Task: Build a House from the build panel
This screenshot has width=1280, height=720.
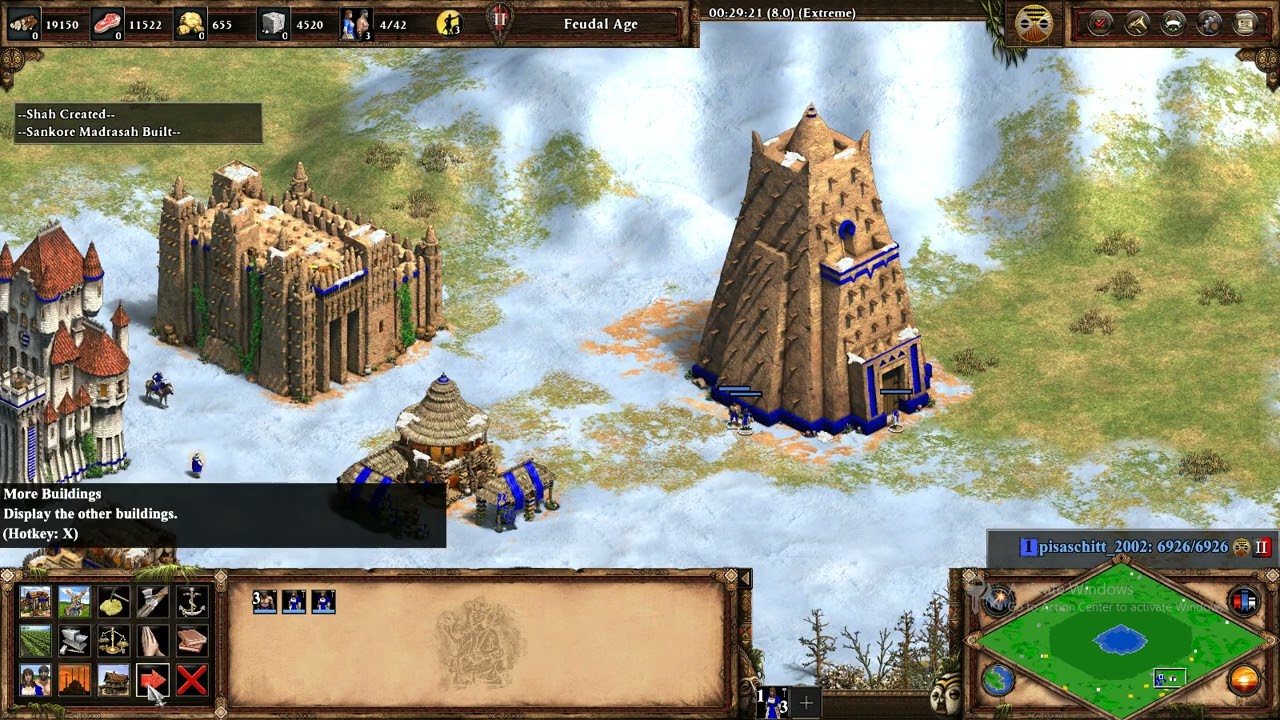Action: [35, 602]
